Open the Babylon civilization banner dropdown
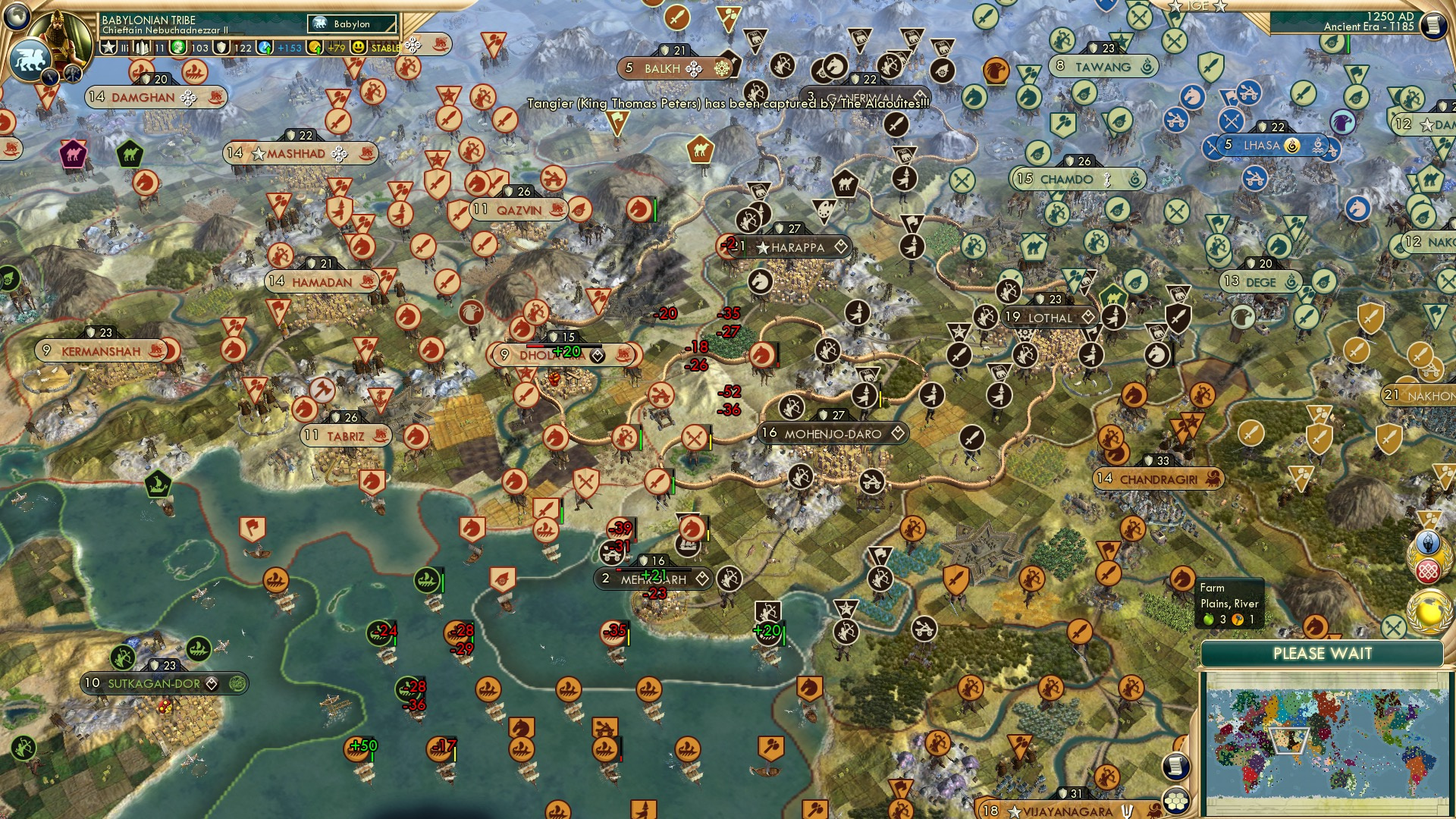This screenshot has width=1456, height=819. (350, 24)
